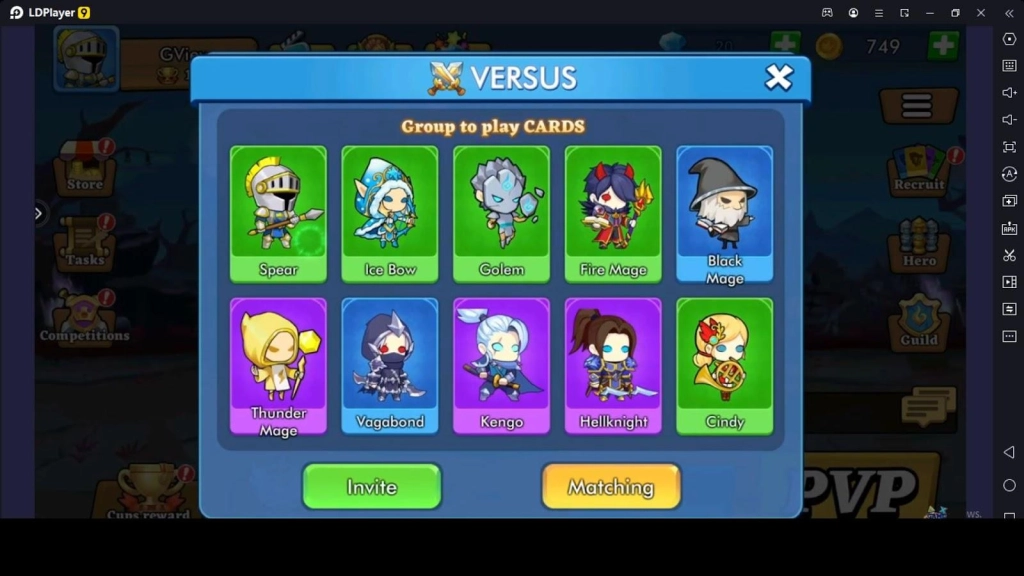Select the Spear knight card
The height and width of the screenshot is (576, 1024).
click(x=278, y=213)
